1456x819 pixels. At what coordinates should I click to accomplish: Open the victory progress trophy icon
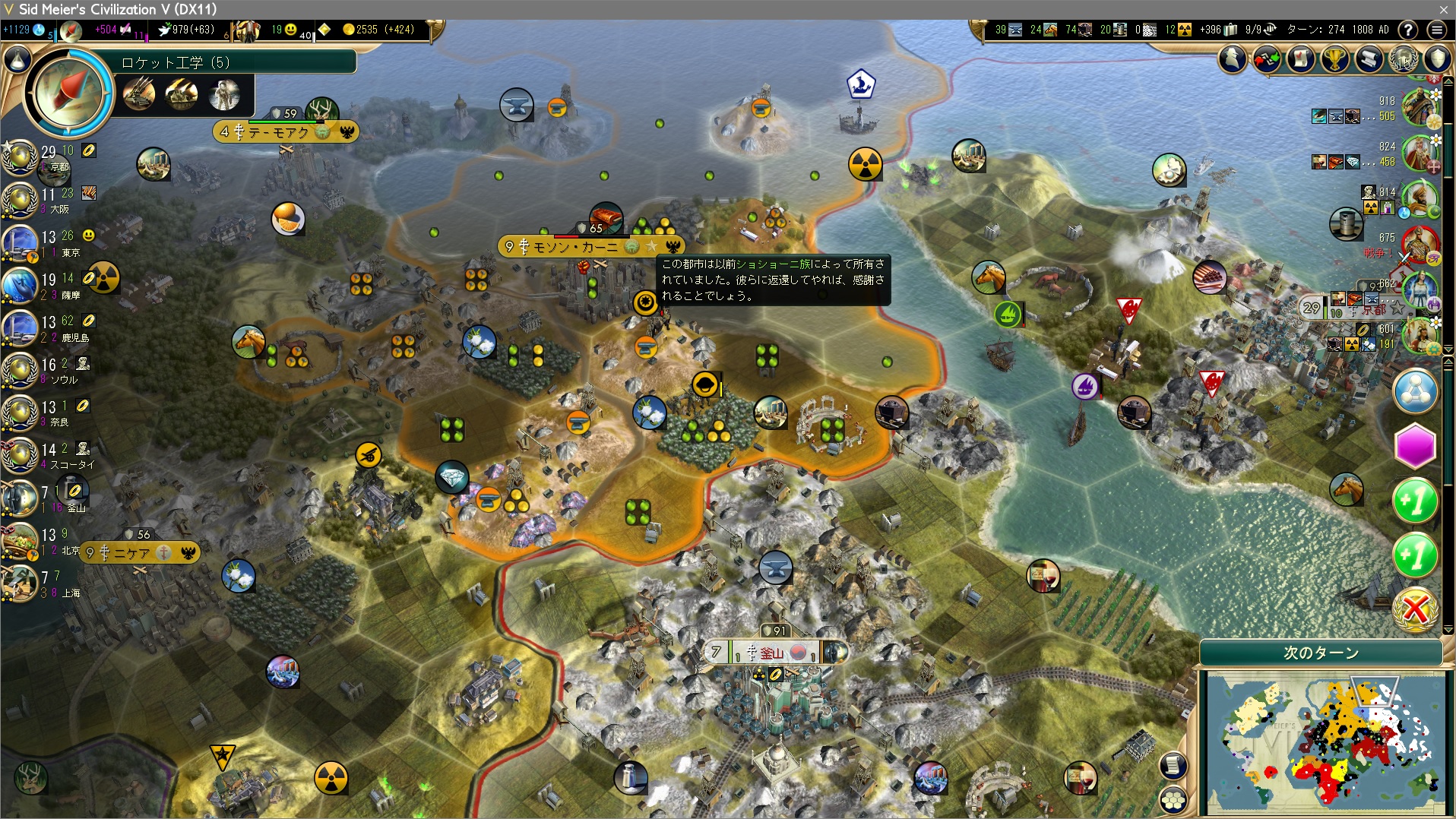pos(1334,58)
